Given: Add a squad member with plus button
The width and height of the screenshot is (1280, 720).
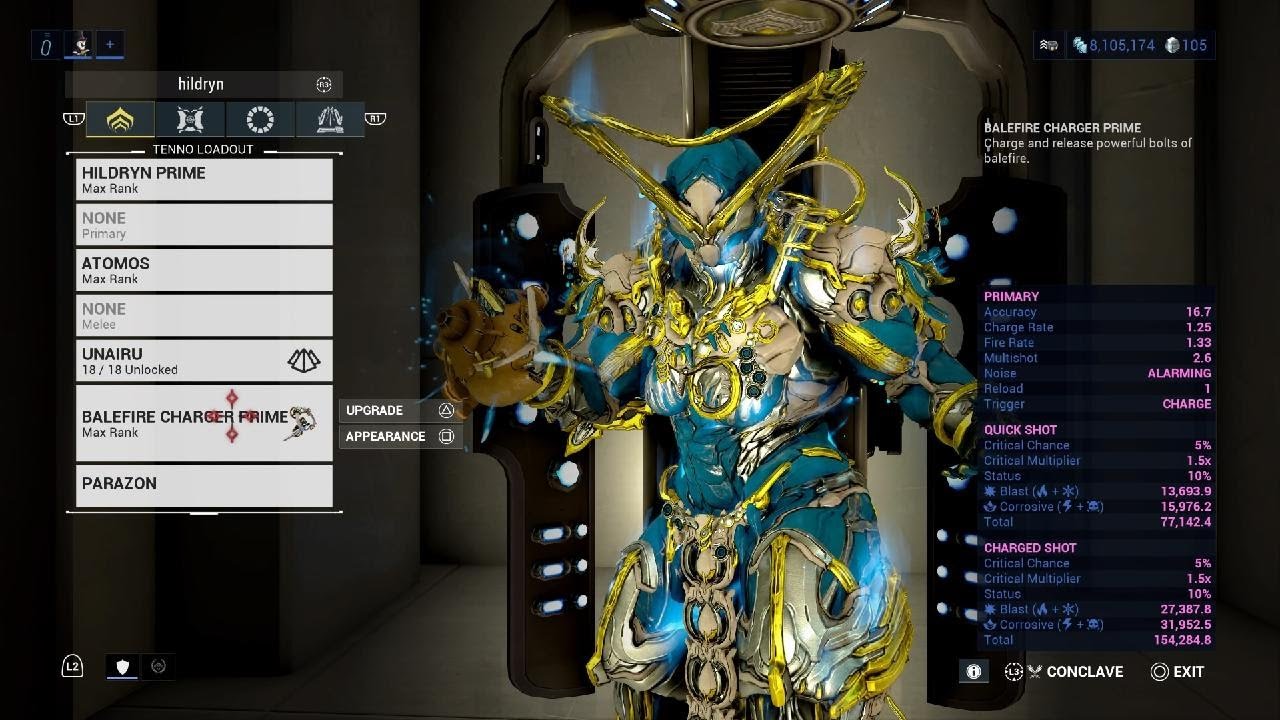Looking at the screenshot, I should (x=110, y=45).
